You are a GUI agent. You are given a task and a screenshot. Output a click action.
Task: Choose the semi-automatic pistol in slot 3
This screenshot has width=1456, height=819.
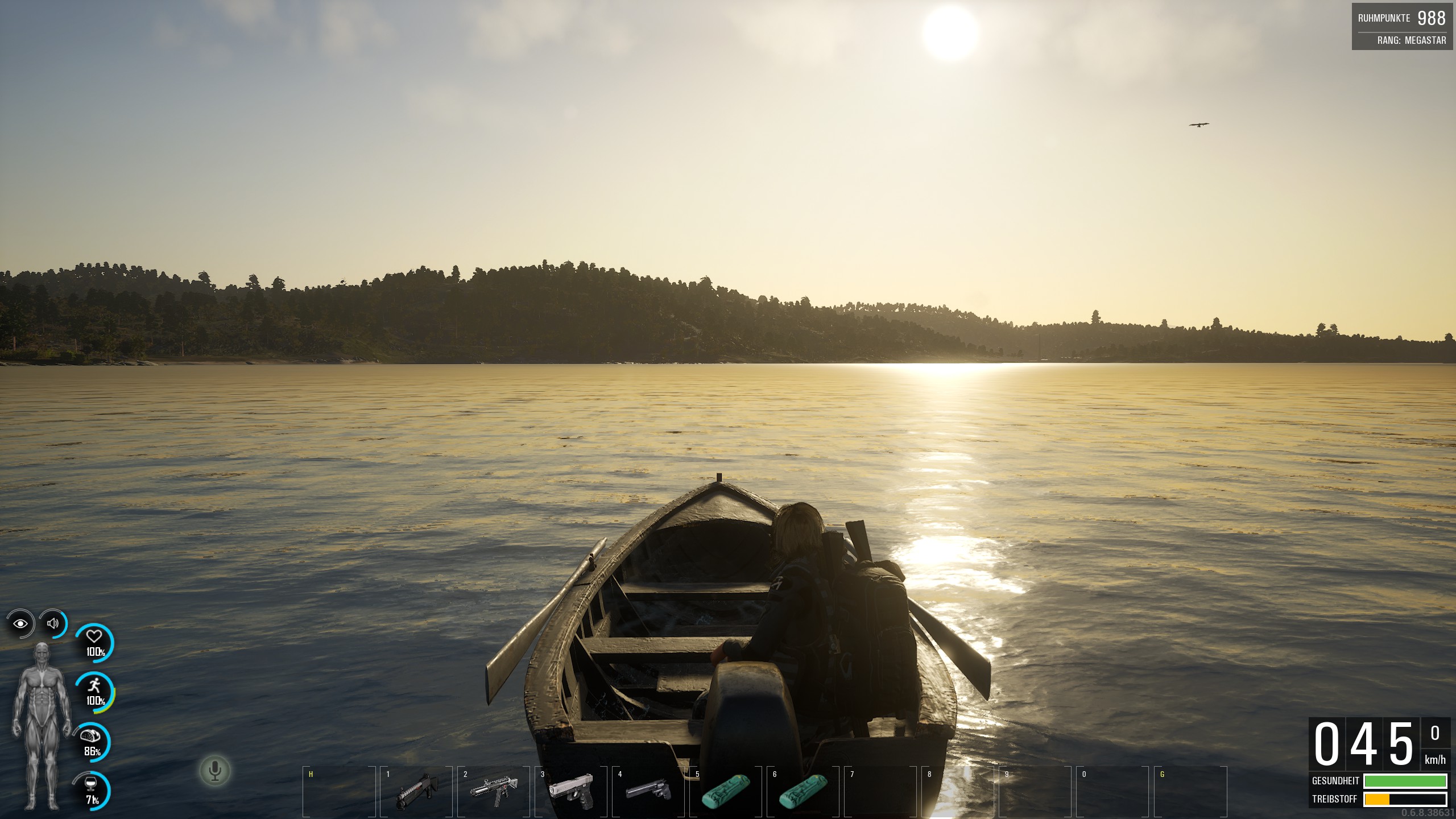571,791
